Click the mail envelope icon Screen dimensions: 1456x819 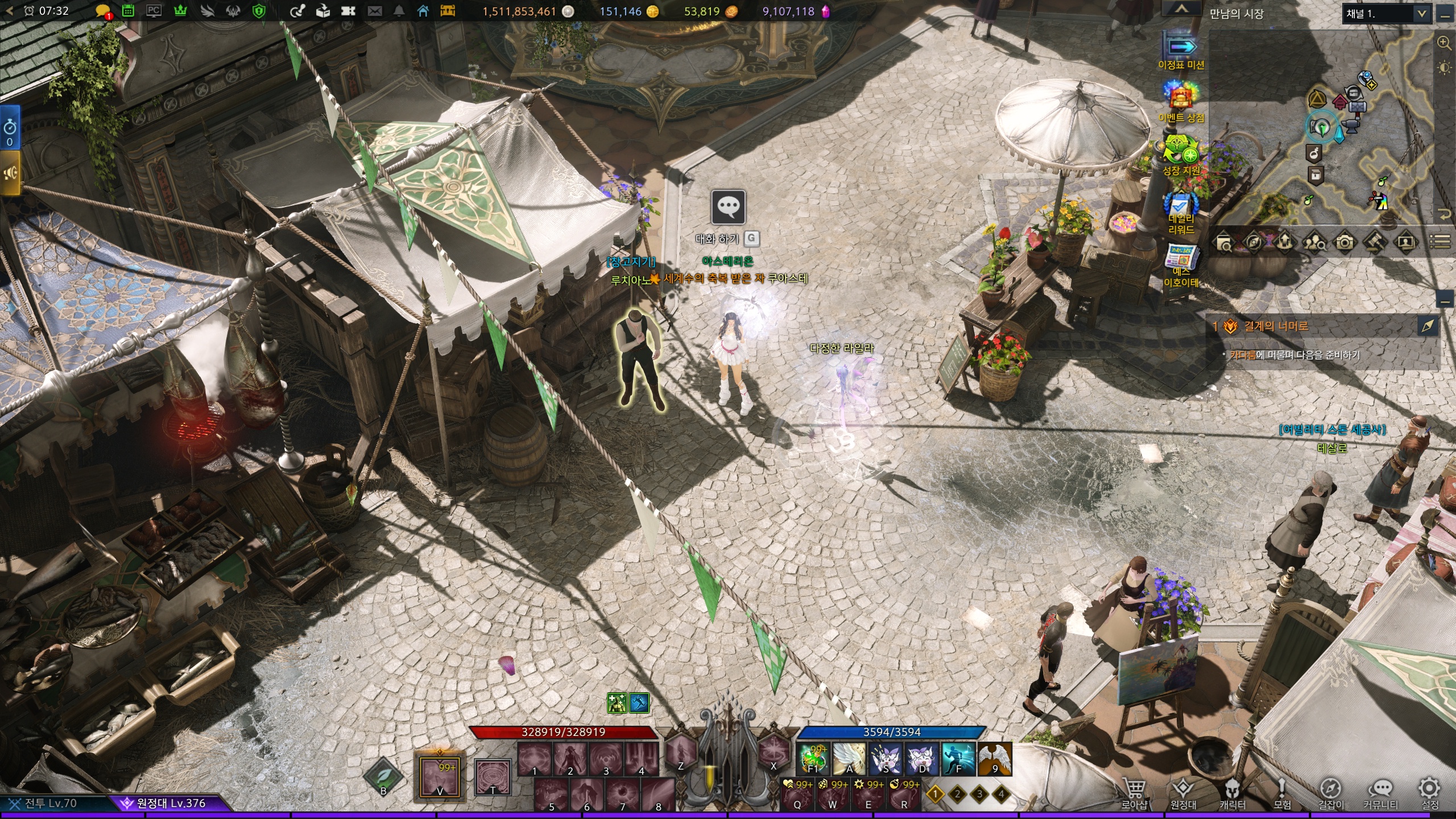pos(375,11)
